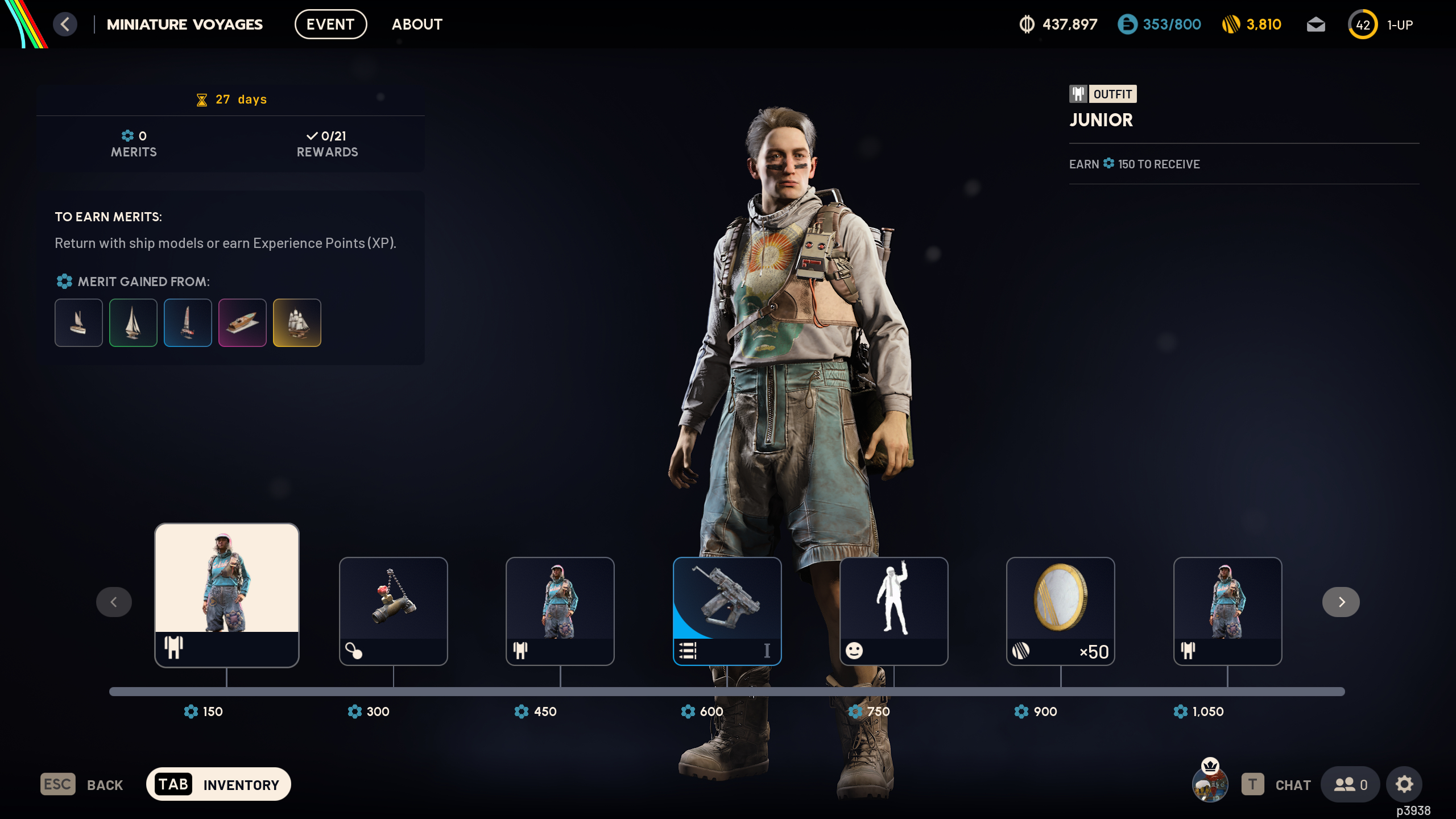Open the mail envelope icon
The image size is (1456, 819).
(x=1316, y=24)
